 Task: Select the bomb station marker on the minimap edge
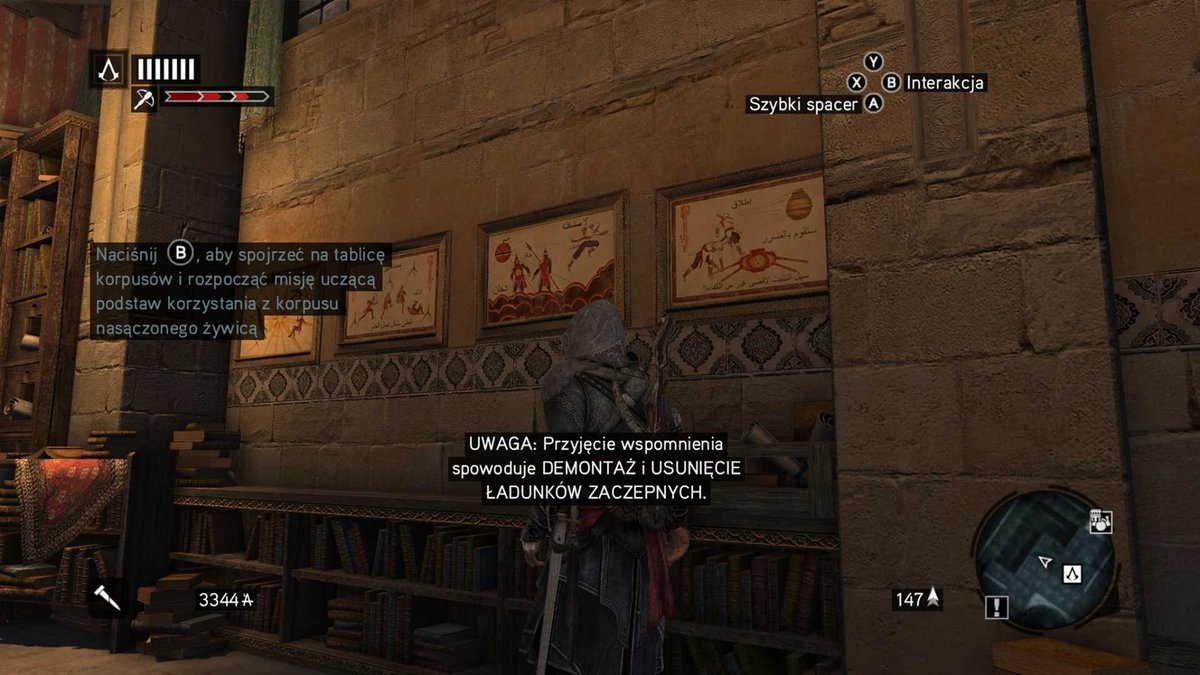click(x=1100, y=521)
